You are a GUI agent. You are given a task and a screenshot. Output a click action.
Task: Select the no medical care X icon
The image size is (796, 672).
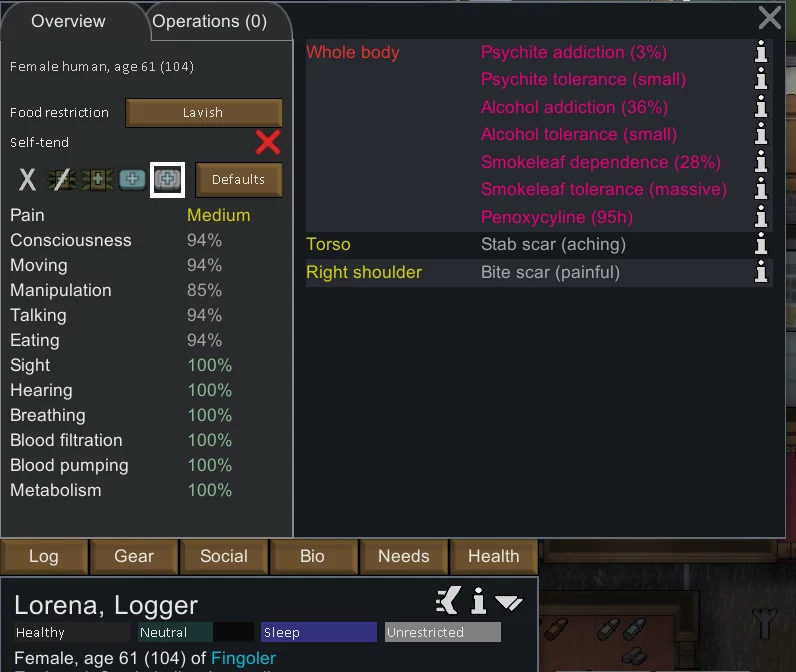(28, 180)
